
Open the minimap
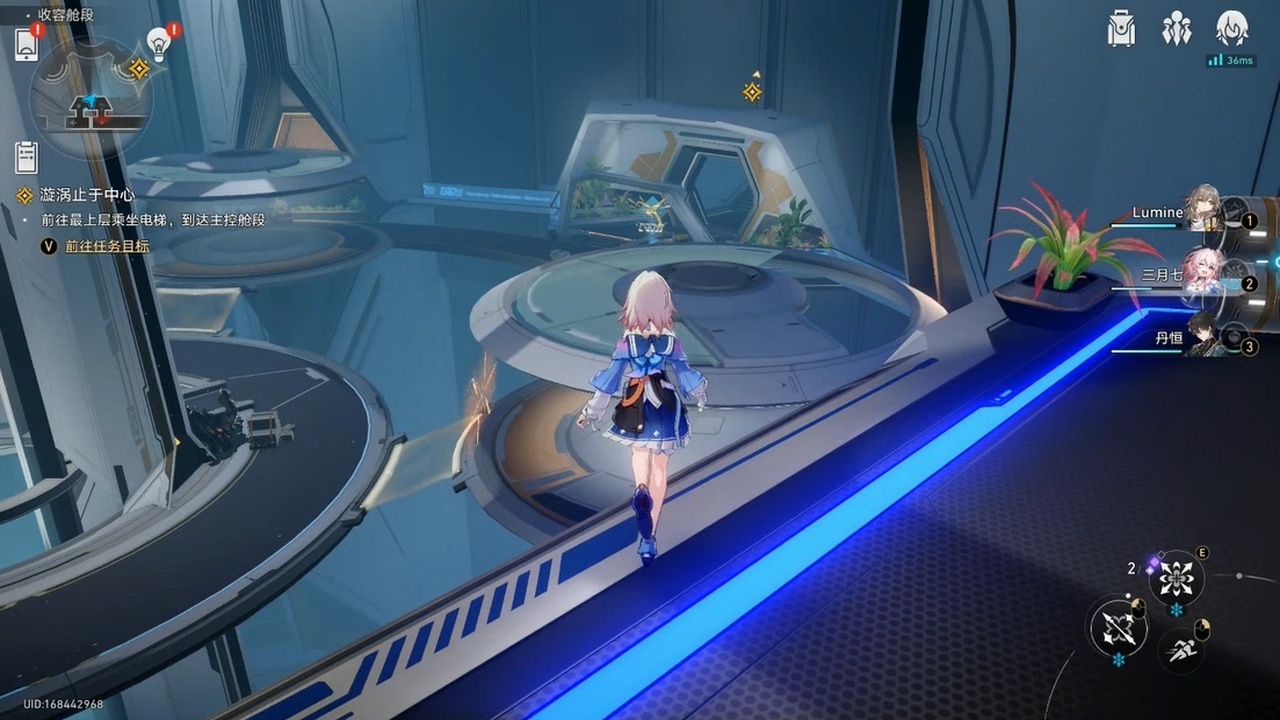(x=91, y=97)
